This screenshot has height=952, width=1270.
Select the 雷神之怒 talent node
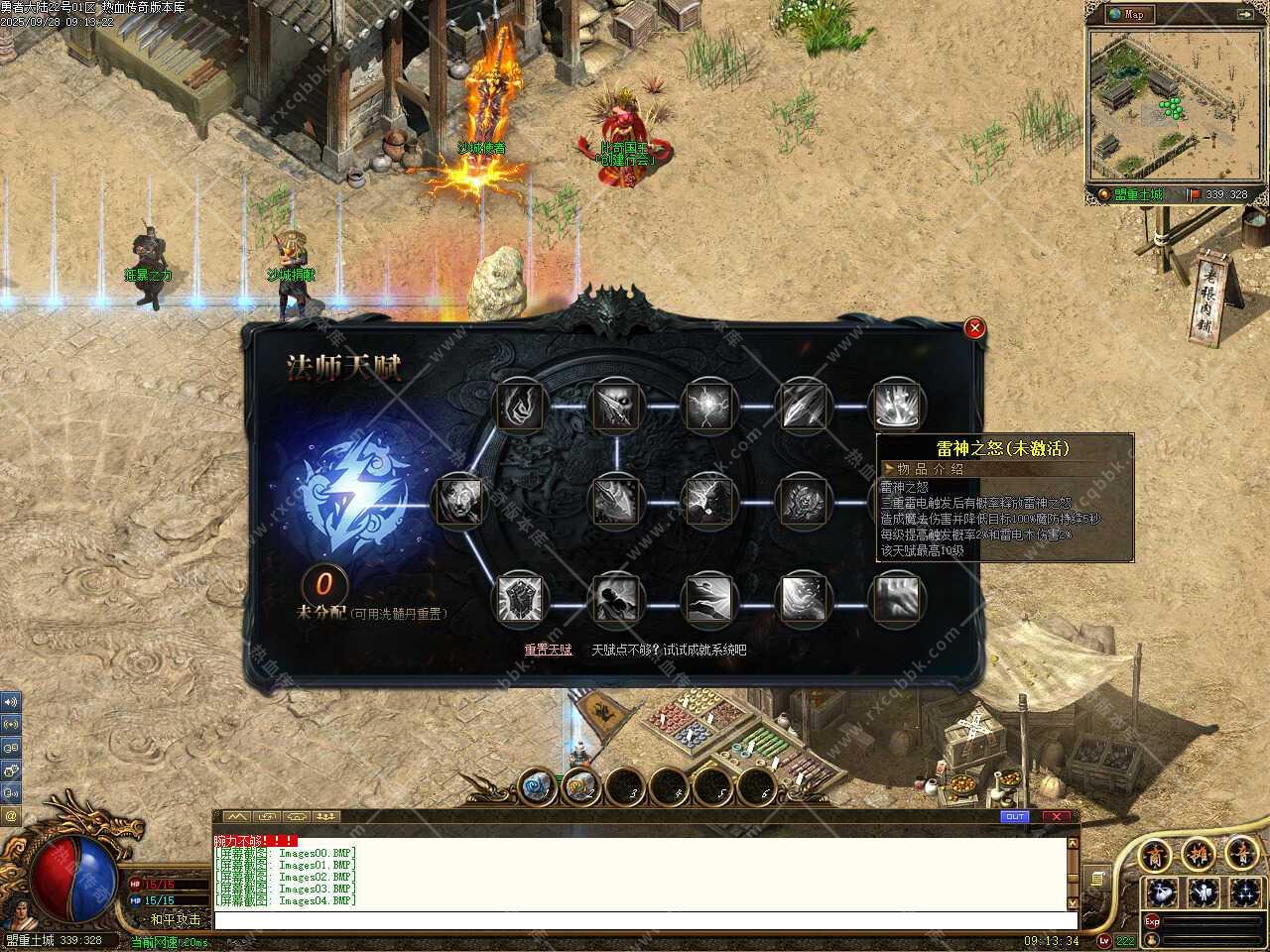[897, 406]
